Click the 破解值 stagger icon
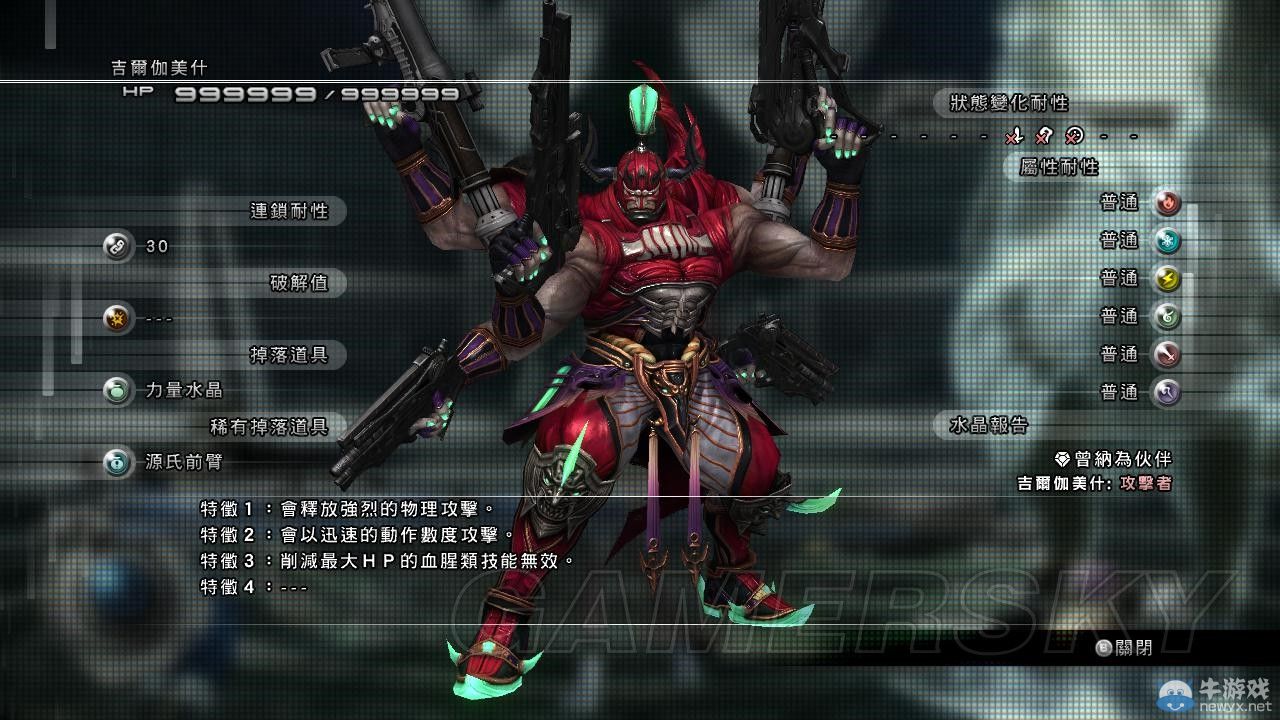The height and width of the screenshot is (720, 1280). (x=118, y=319)
